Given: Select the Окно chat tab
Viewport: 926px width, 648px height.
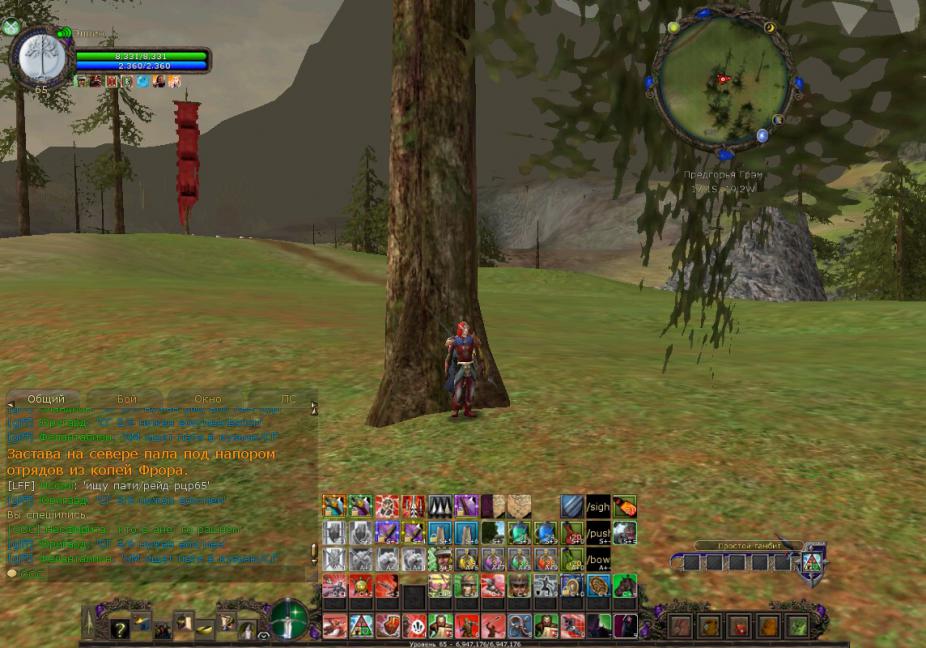Looking at the screenshot, I should tap(208, 398).
